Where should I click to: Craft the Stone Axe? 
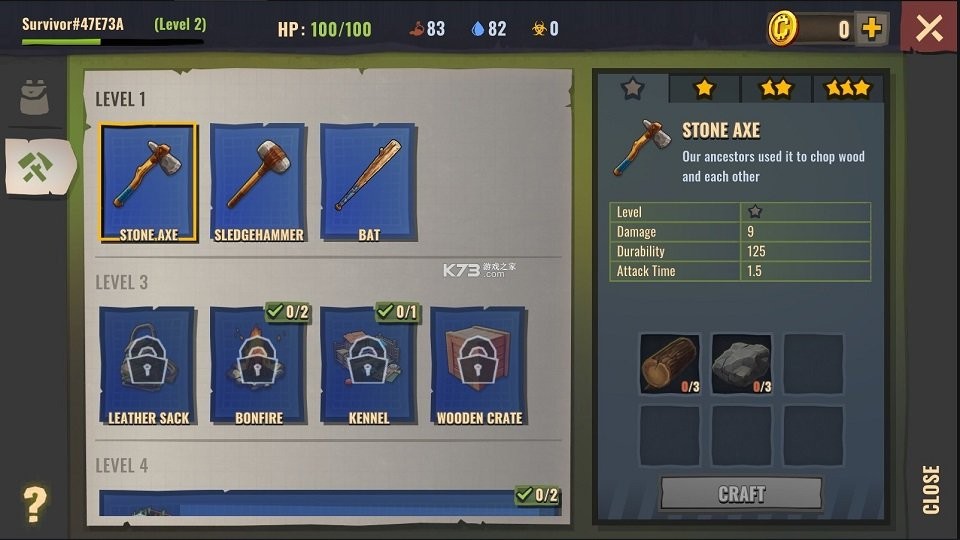[741, 494]
